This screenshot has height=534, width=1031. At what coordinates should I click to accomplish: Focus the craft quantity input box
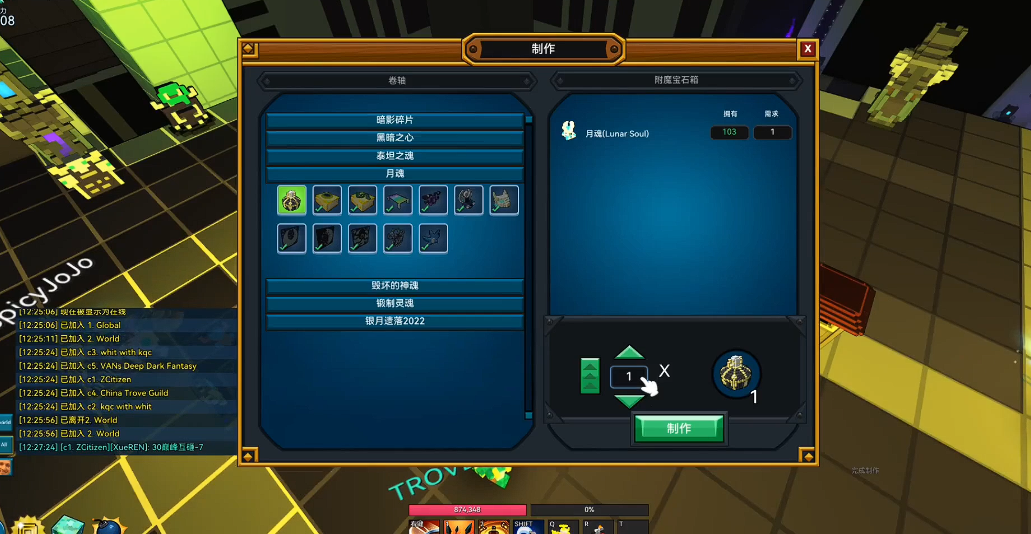pos(629,376)
